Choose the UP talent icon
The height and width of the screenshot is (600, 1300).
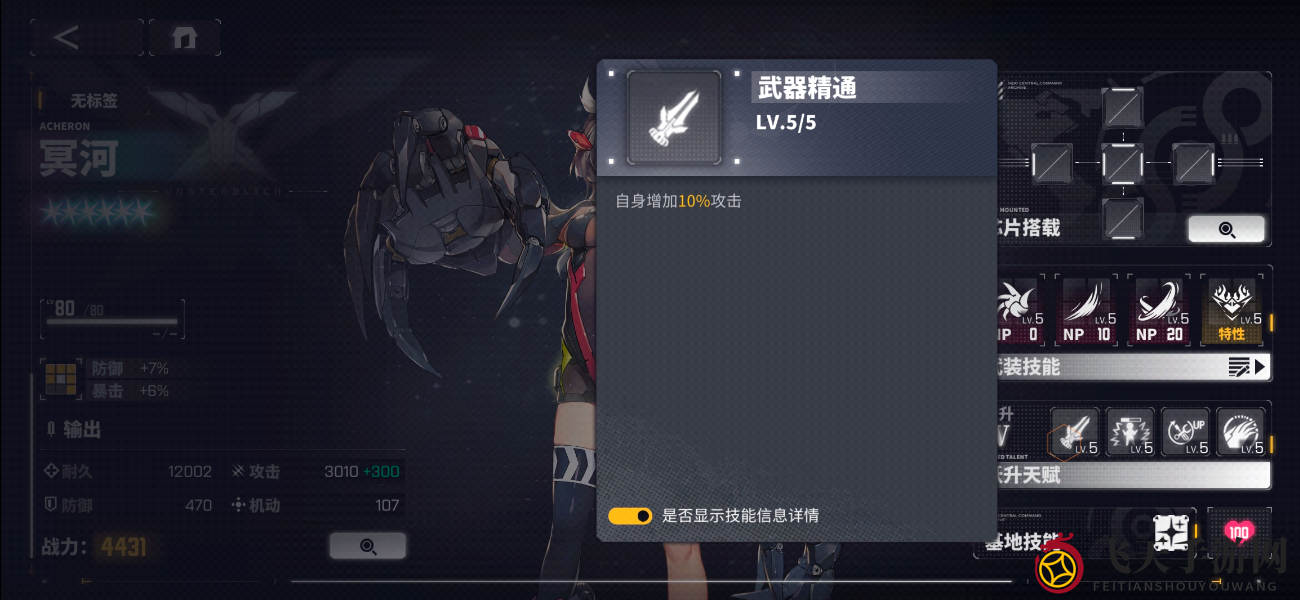click(1185, 432)
